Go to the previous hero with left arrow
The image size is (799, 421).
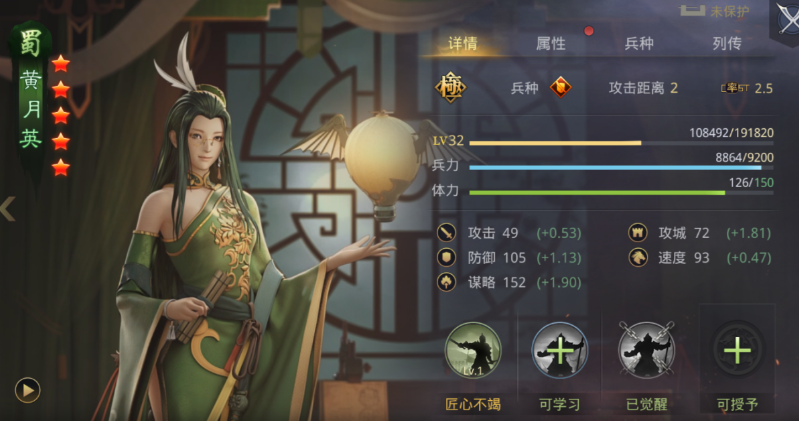pos(8,209)
